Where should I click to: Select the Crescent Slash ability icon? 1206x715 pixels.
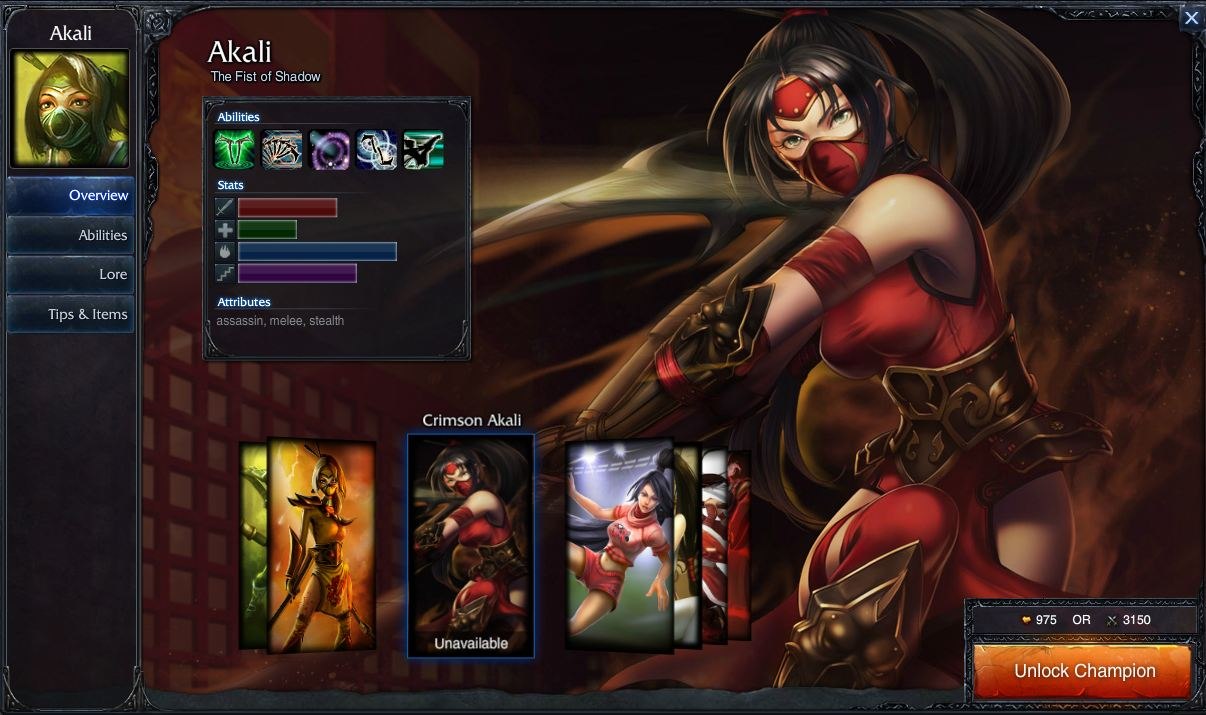pos(376,150)
